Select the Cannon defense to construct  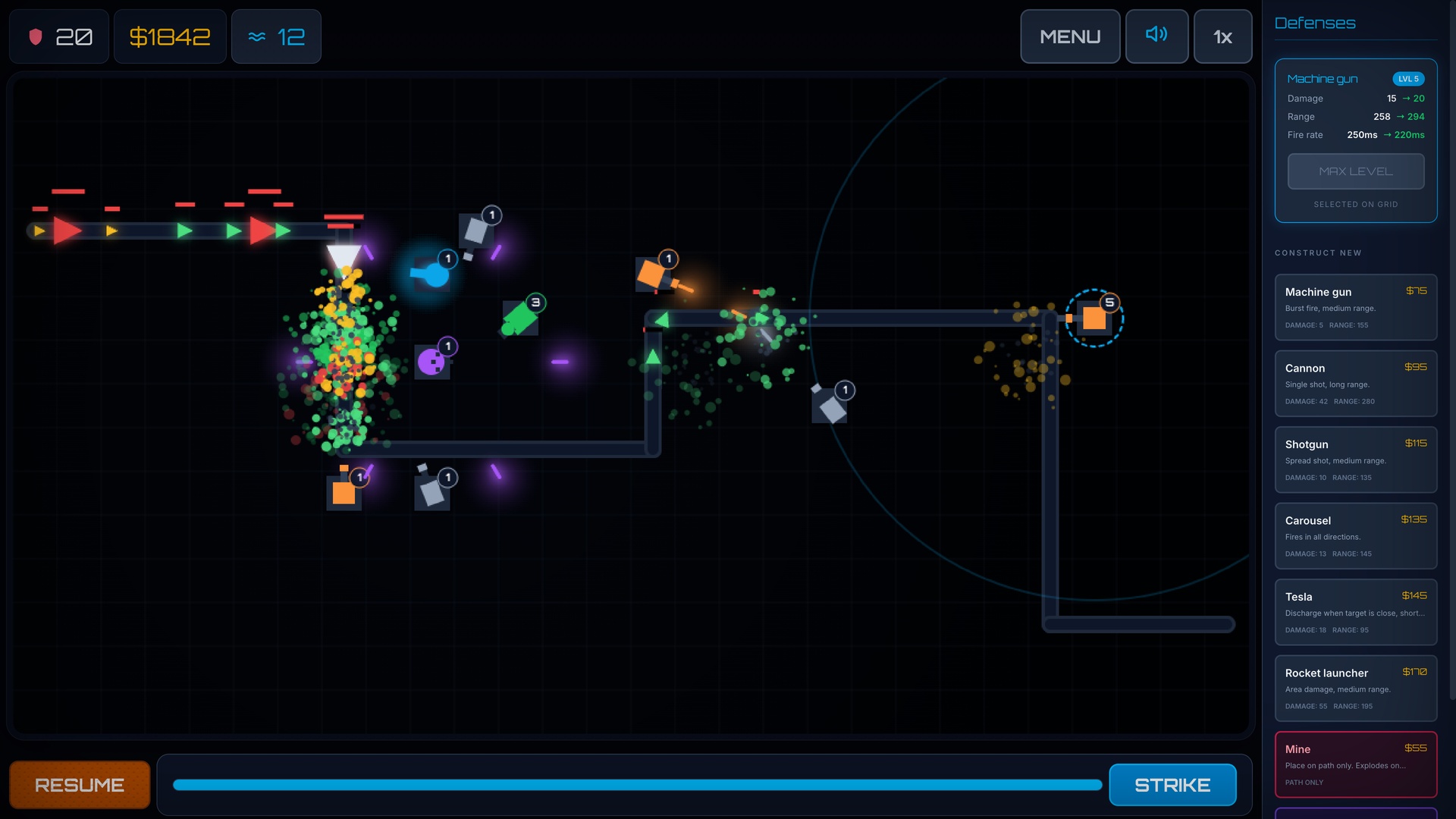click(x=1356, y=384)
